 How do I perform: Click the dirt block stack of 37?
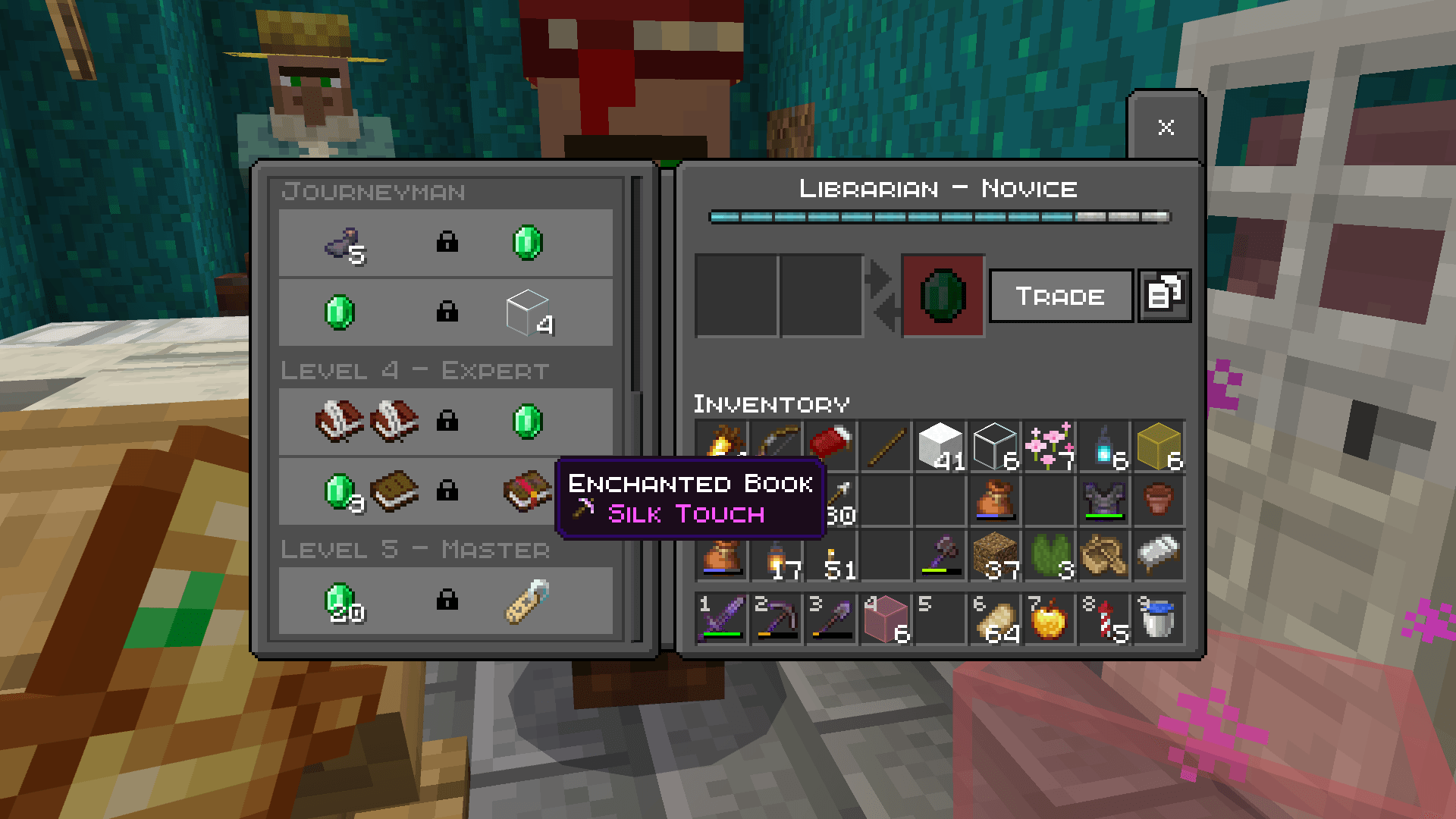coord(996,556)
